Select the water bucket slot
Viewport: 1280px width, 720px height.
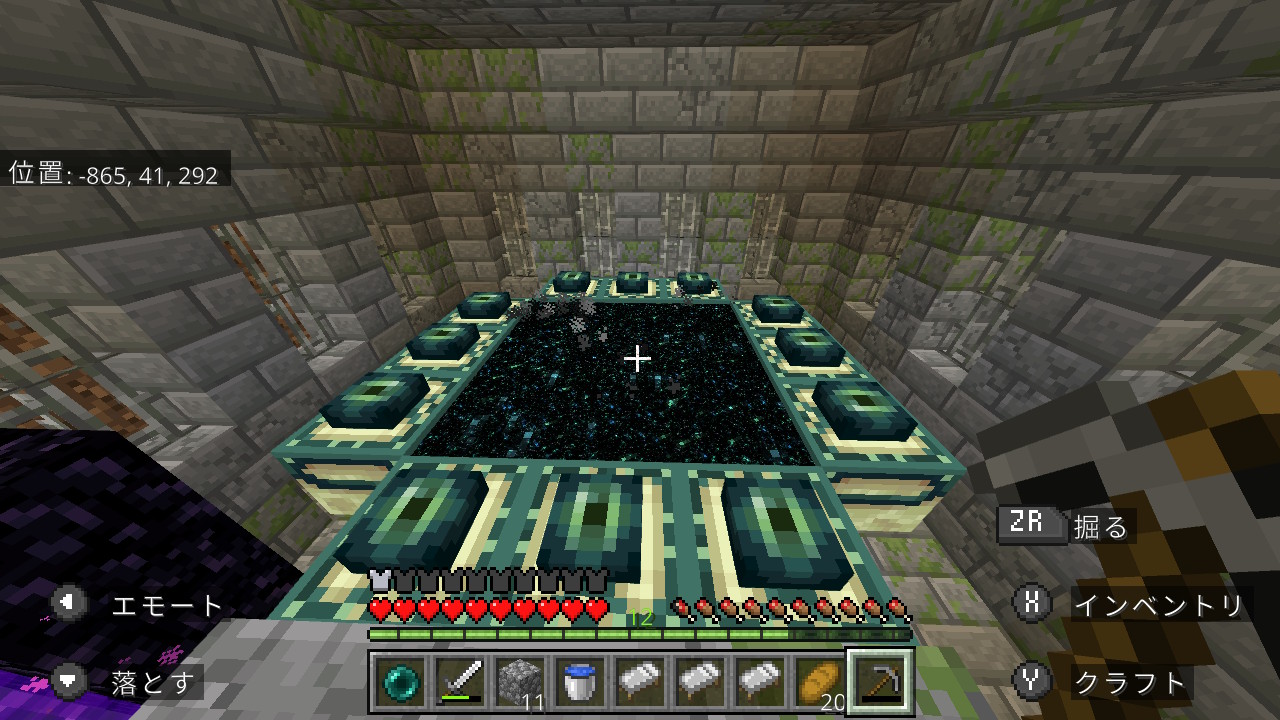click(580, 683)
